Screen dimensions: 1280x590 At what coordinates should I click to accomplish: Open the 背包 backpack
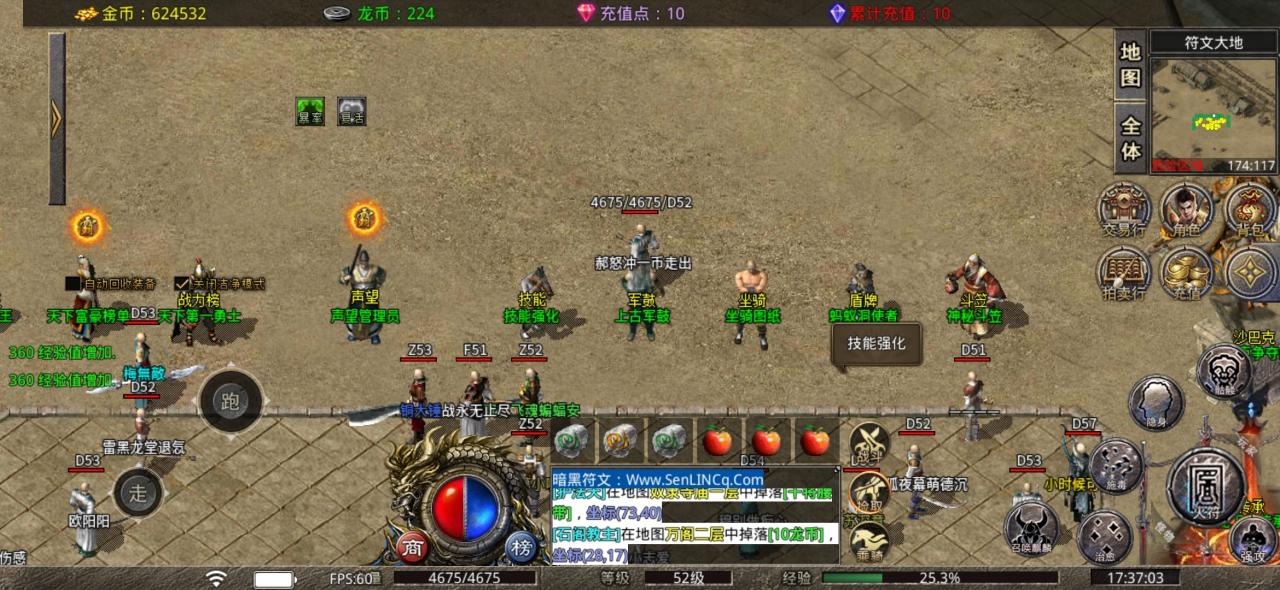coord(1250,208)
